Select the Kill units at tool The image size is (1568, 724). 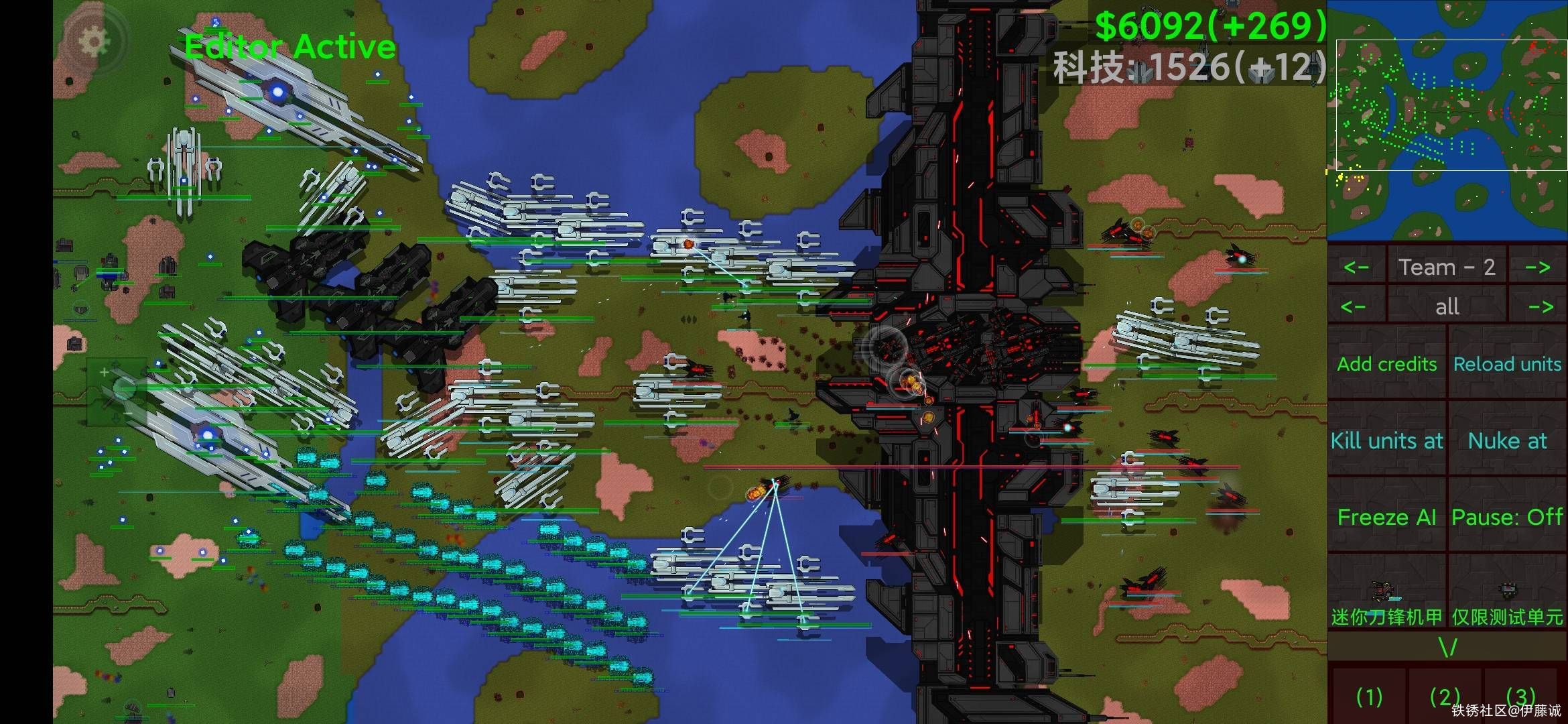(1387, 440)
